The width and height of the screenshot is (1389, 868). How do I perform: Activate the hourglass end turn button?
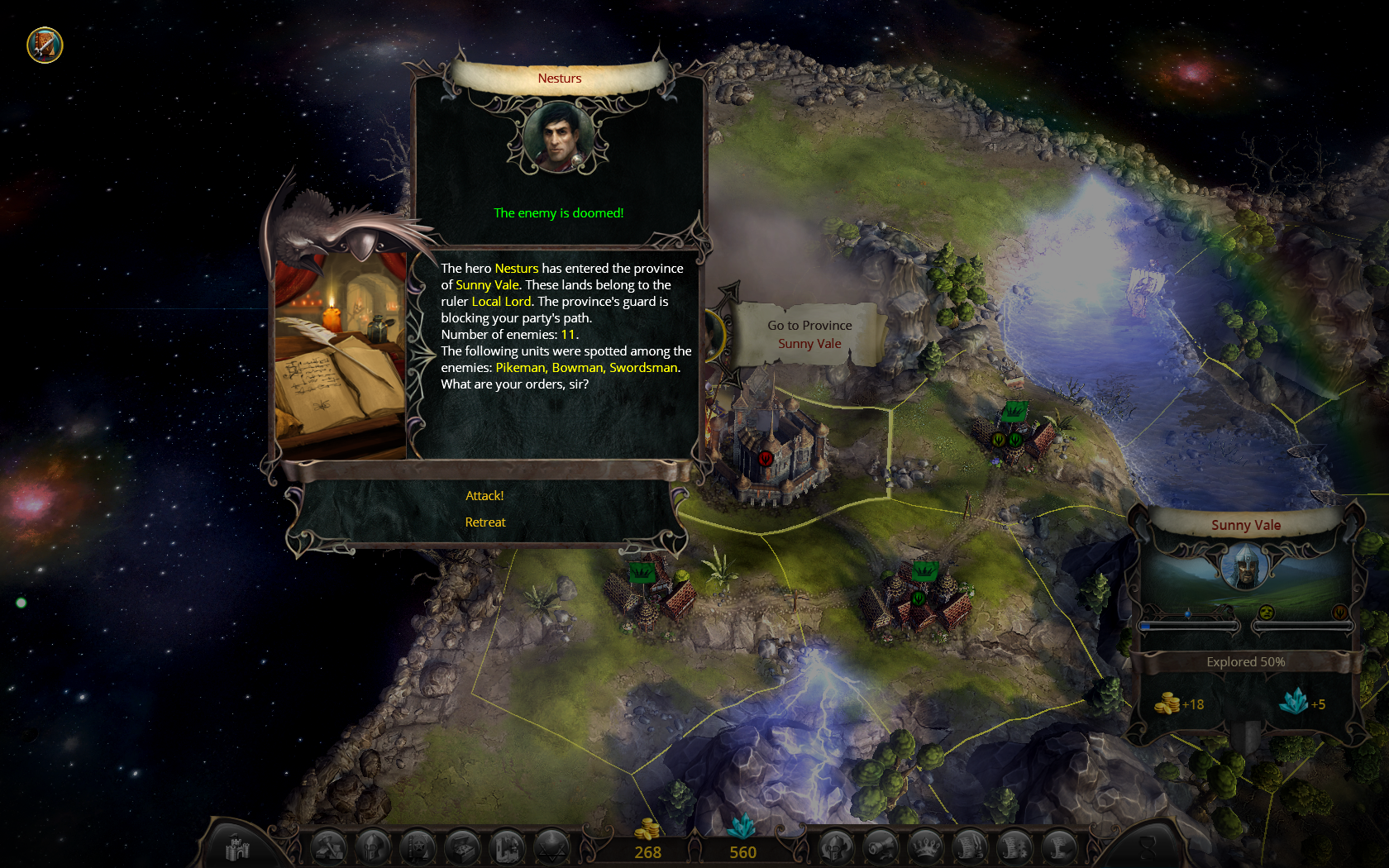tap(1148, 848)
